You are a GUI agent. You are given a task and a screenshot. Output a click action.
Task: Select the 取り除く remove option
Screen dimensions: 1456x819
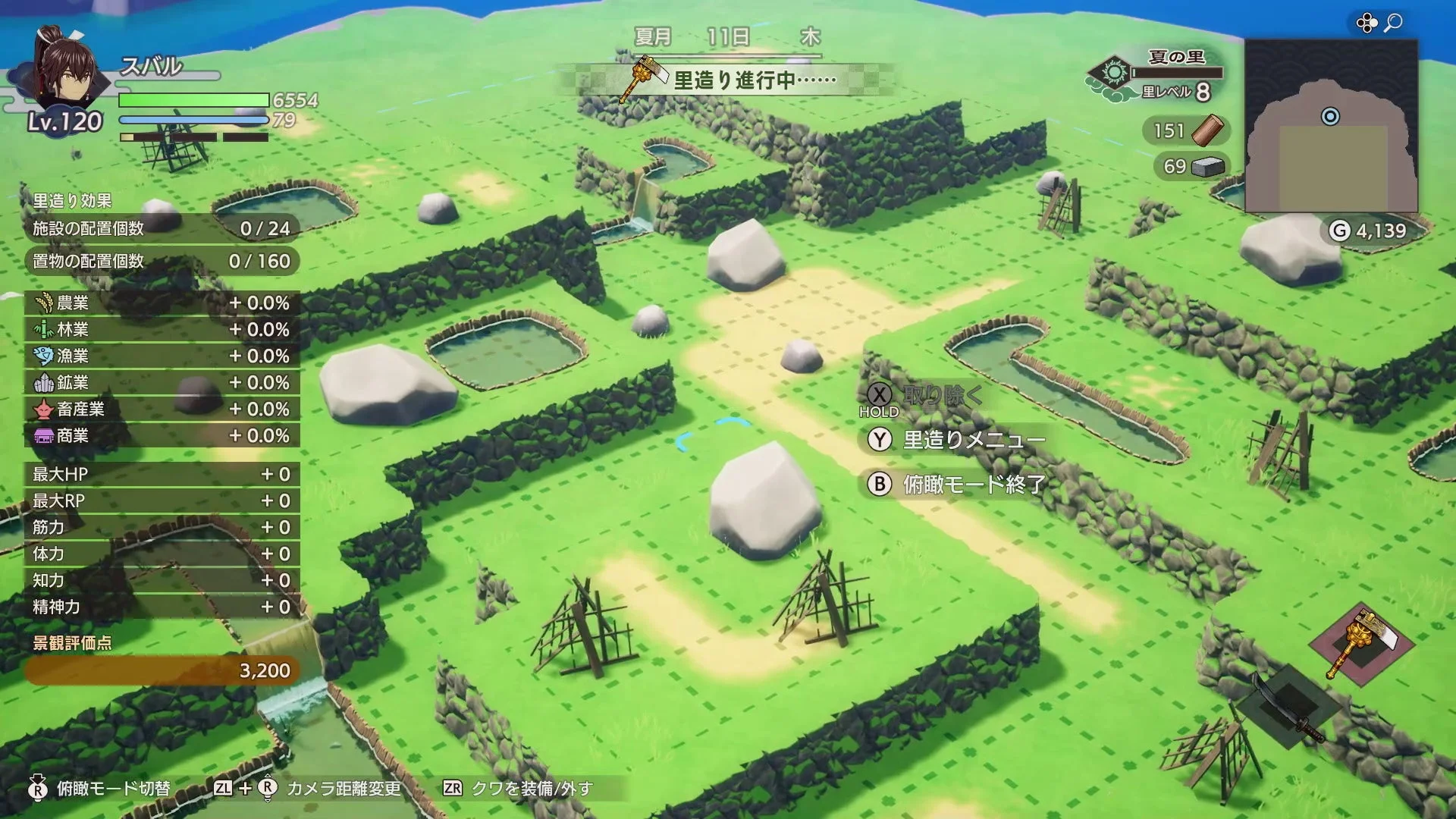[942, 394]
